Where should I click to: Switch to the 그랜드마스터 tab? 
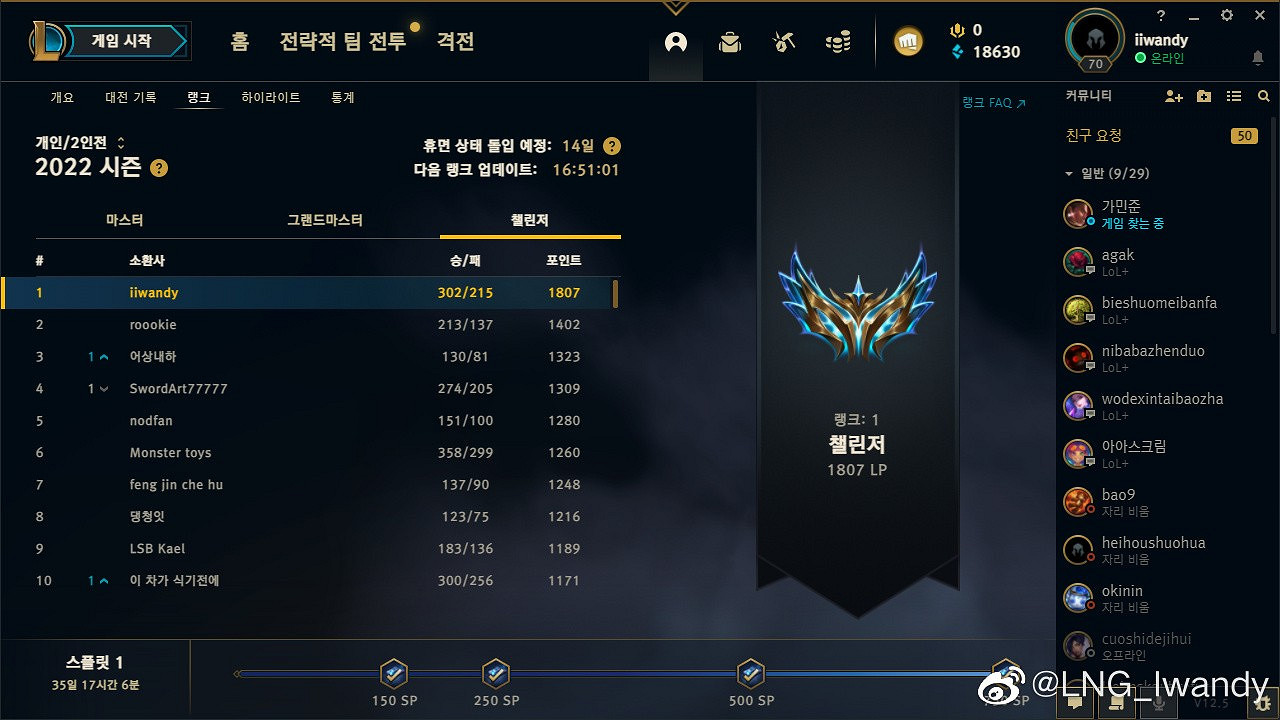coord(323,219)
